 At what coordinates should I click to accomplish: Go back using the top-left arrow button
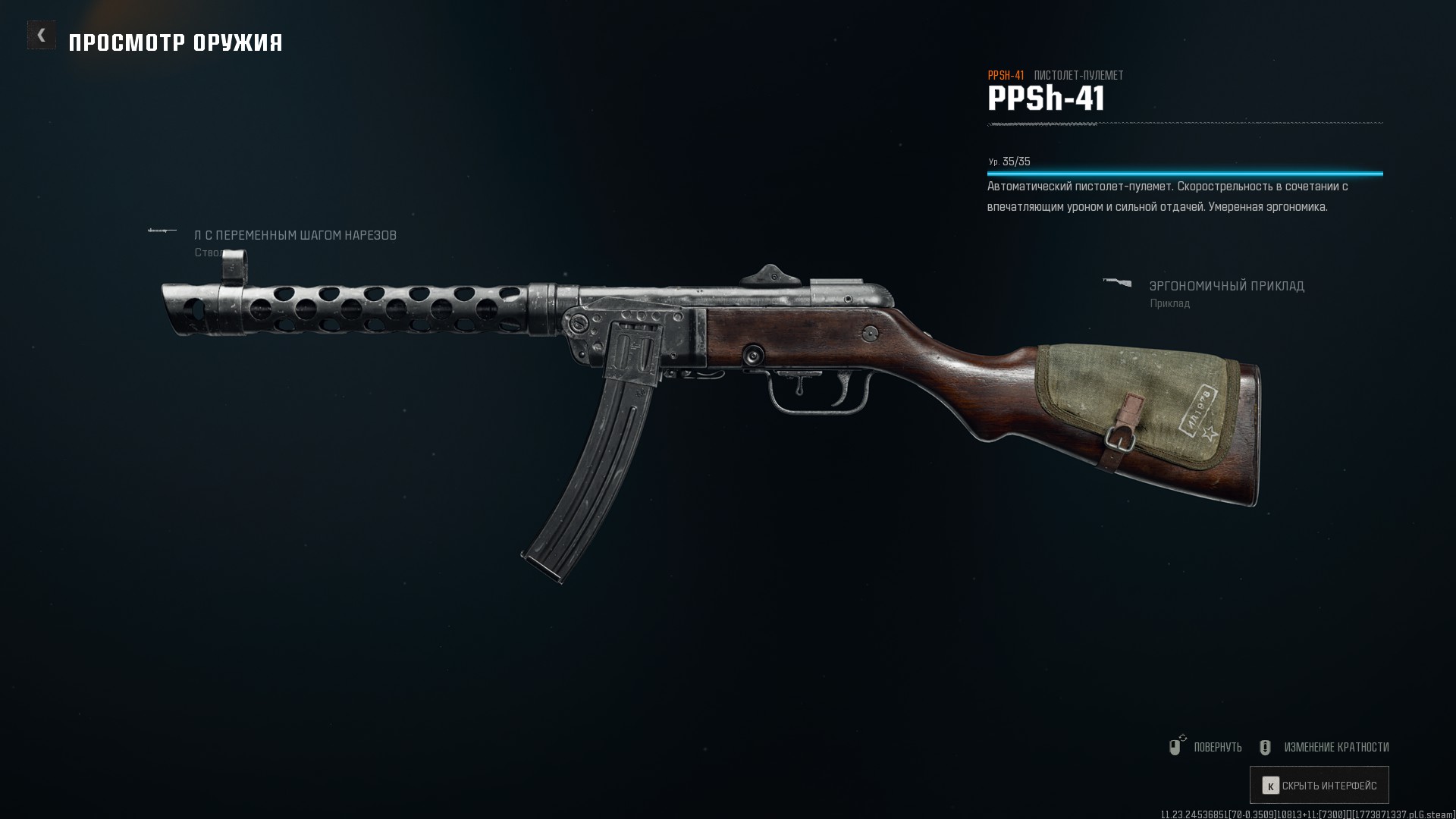(42, 35)
